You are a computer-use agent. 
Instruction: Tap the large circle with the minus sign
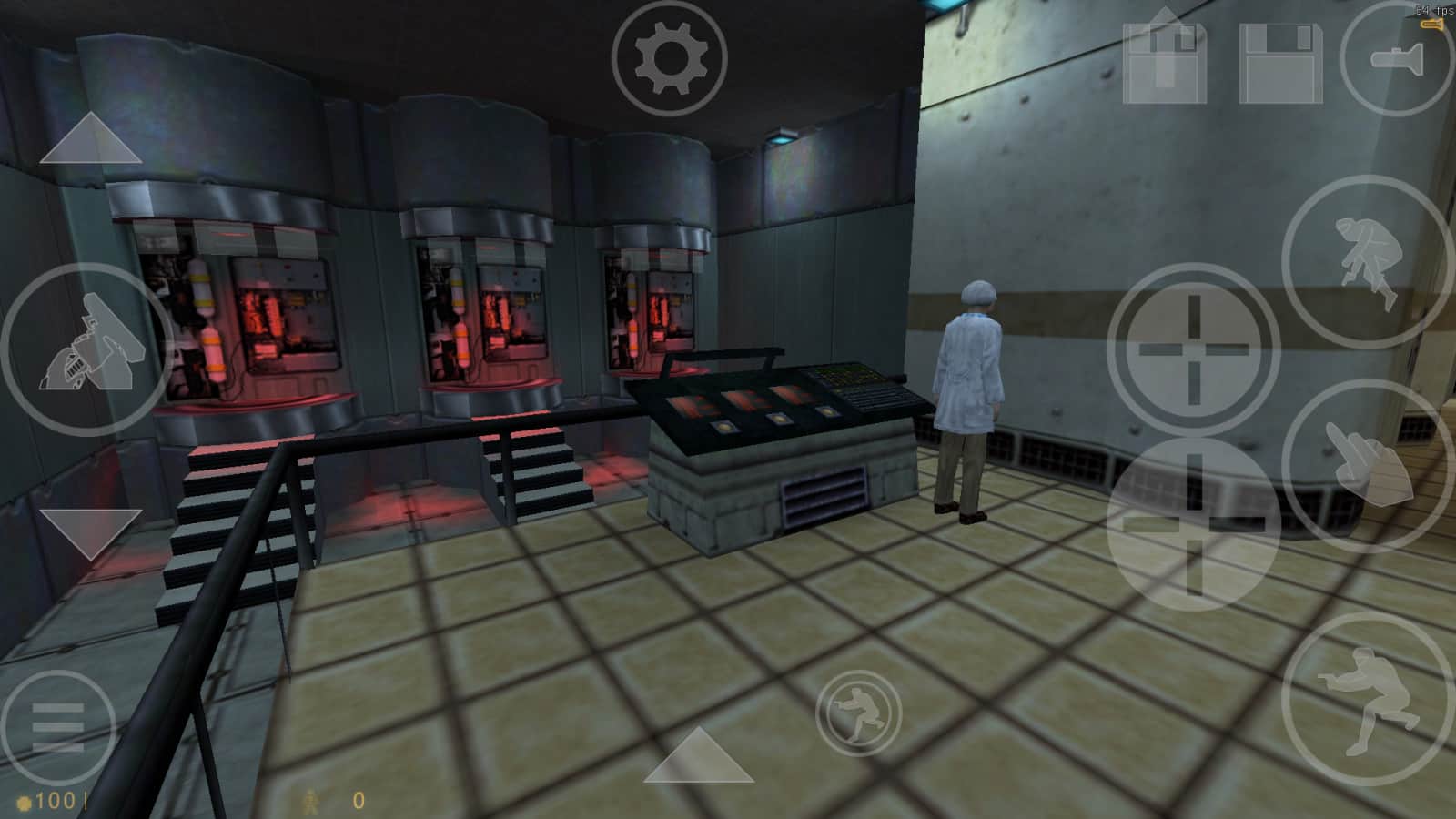(1193, 523)
